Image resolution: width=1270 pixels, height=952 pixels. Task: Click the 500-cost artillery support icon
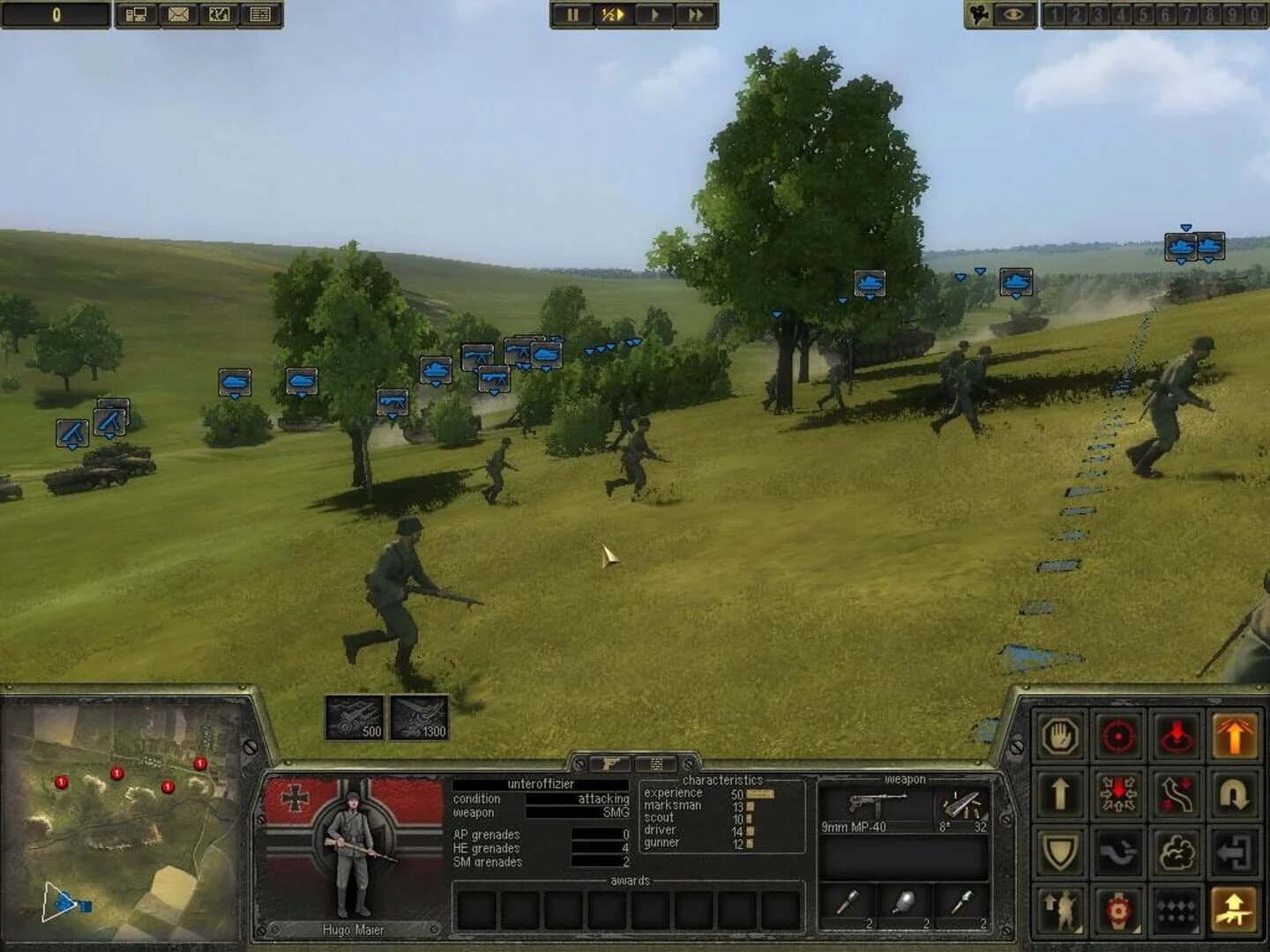pos(355,716)
